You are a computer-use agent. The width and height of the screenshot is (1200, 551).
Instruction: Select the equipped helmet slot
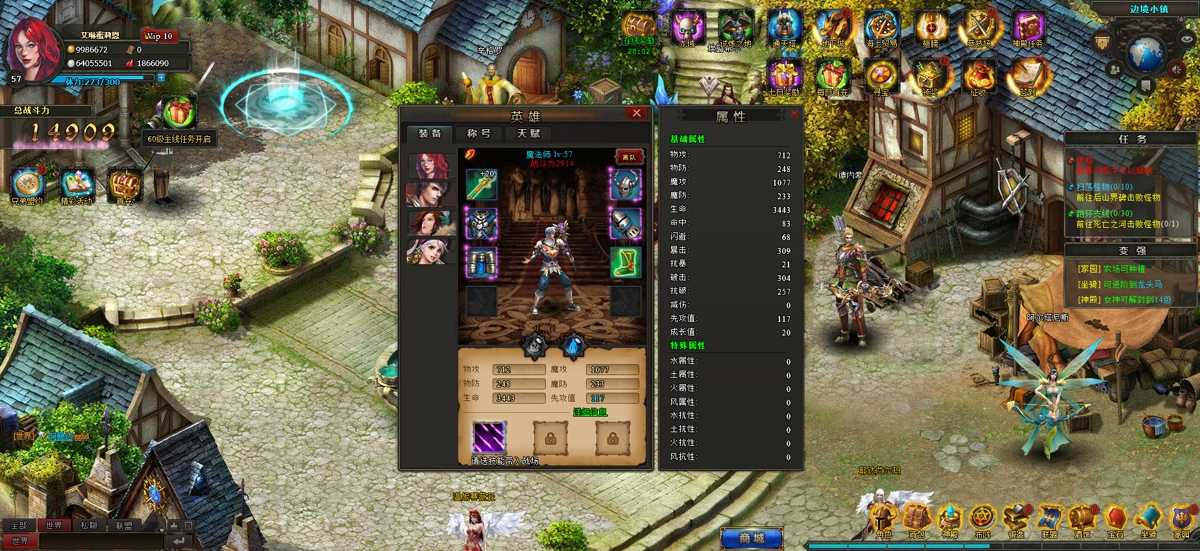pos(625,184)
